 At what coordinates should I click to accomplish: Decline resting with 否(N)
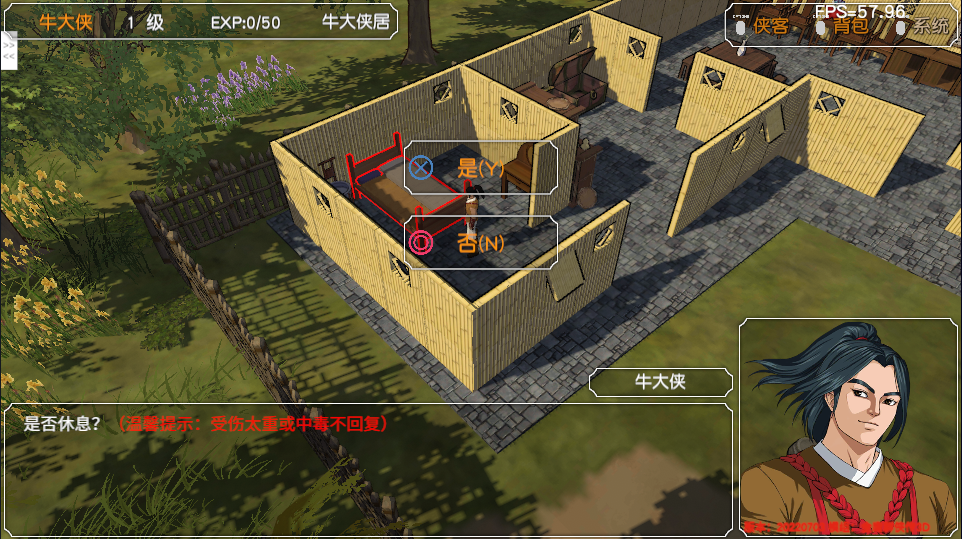point(480,243)
